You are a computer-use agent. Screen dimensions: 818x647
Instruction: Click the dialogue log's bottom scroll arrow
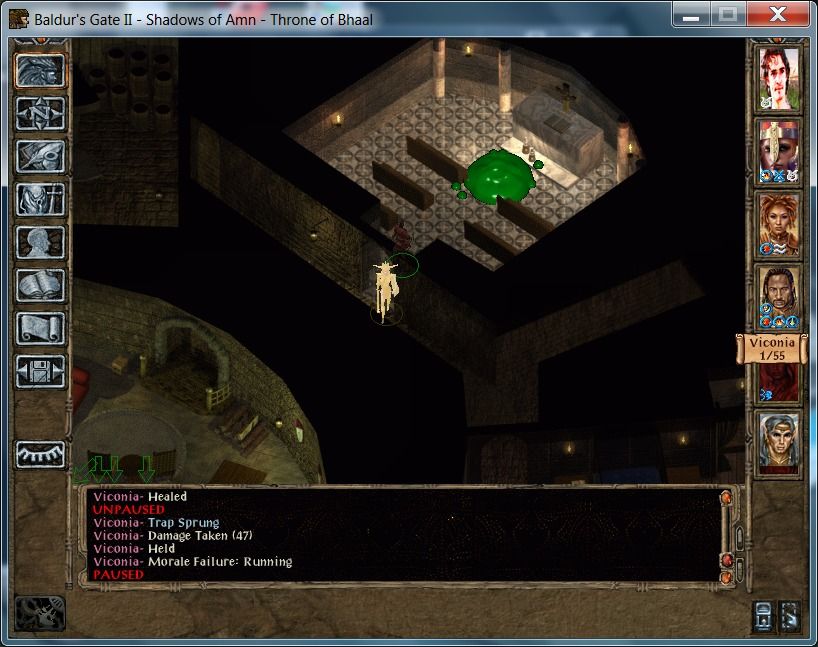pos(726,577)
